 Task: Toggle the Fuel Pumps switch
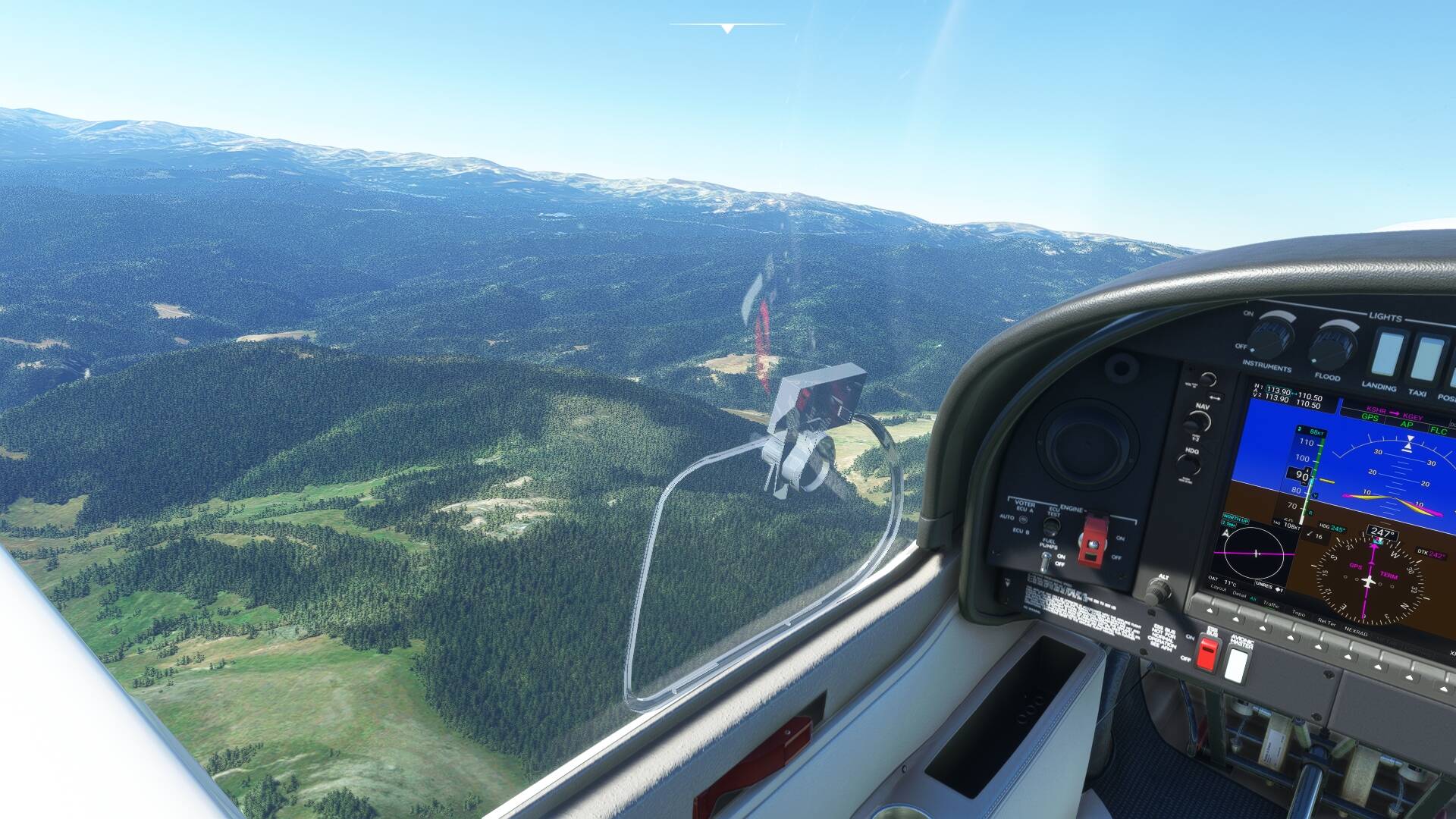(1046, 561)
